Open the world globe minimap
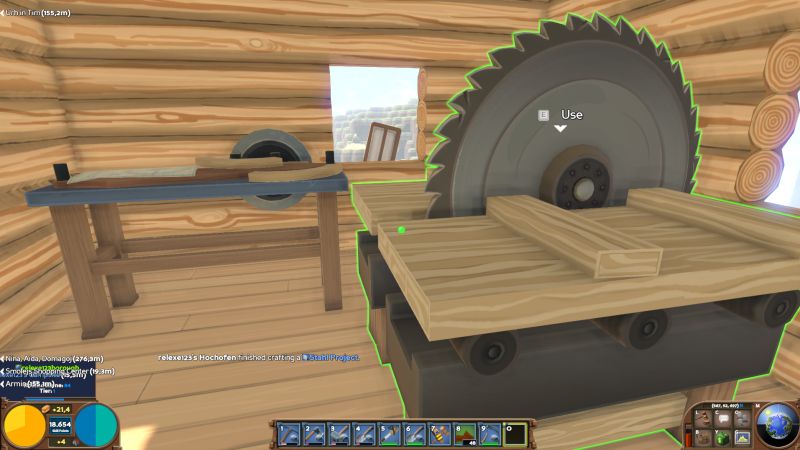The width and height of the screenshot is (800, 450). tap(777, 424)
